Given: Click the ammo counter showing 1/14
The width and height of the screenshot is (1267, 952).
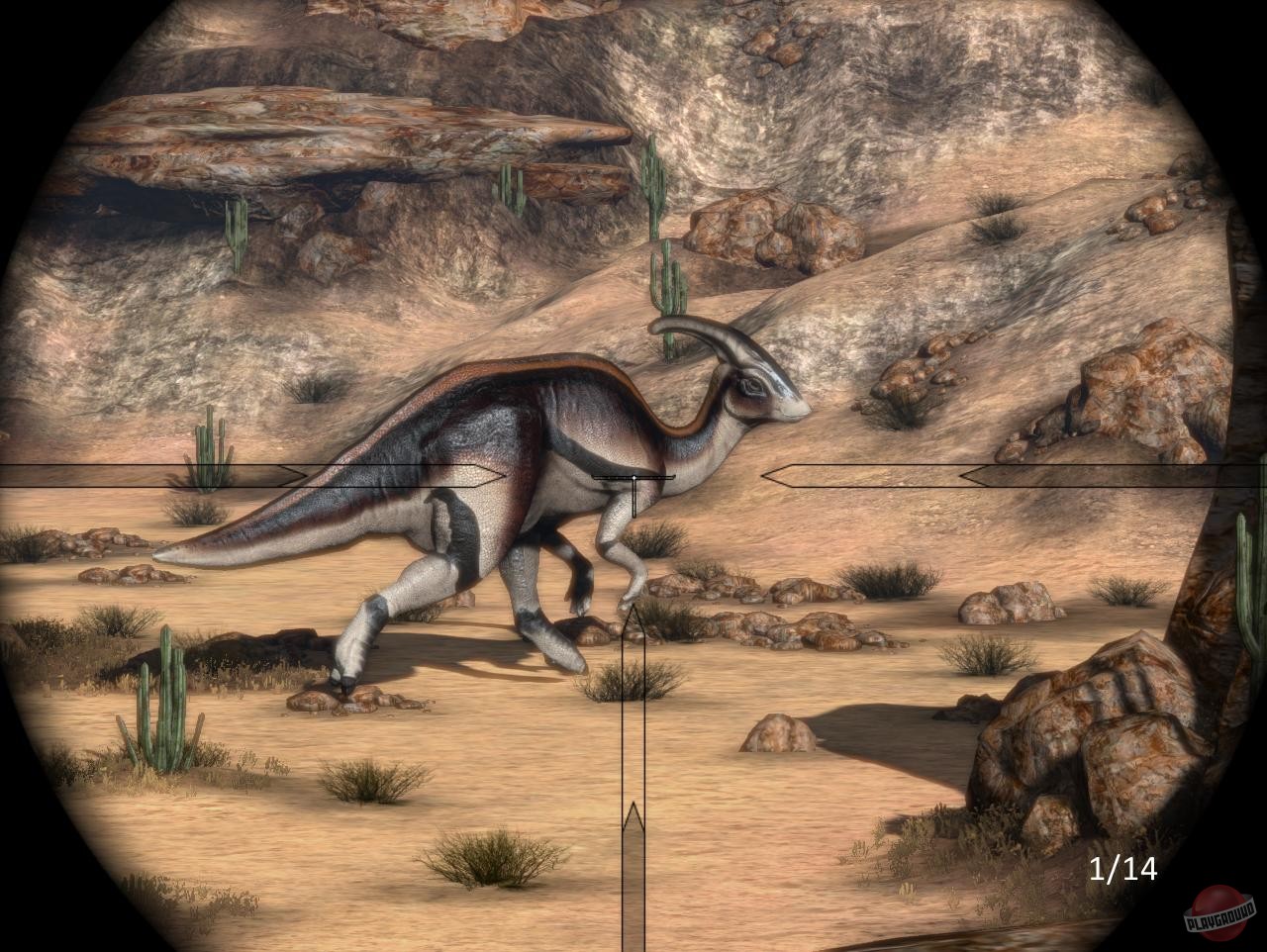Looking at the screenshot, I should 1124,869.
